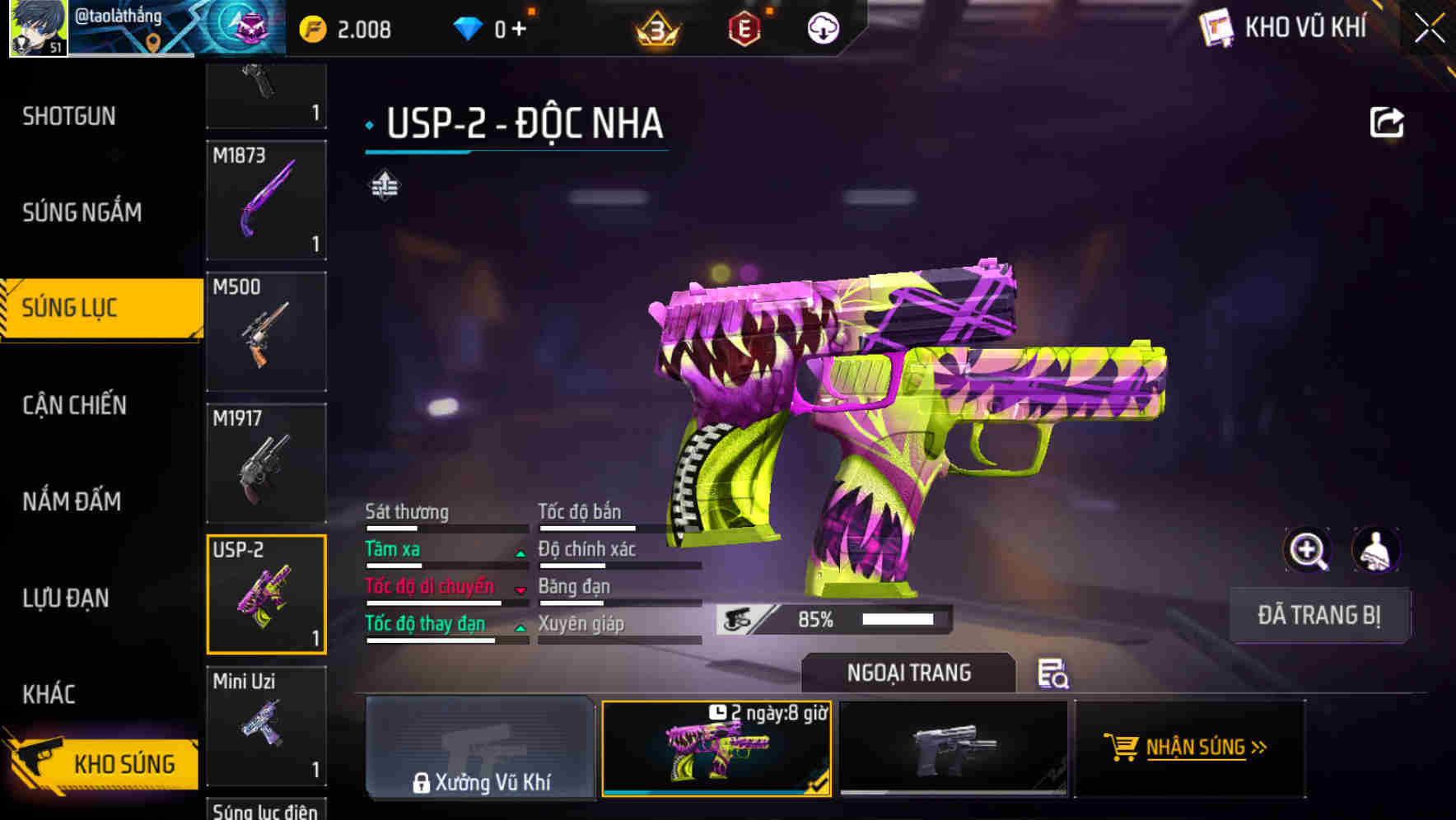Share the USP-2 - Độc Nha weapon
Screen dimensions: 1456x820
[x=1387, y=121]
